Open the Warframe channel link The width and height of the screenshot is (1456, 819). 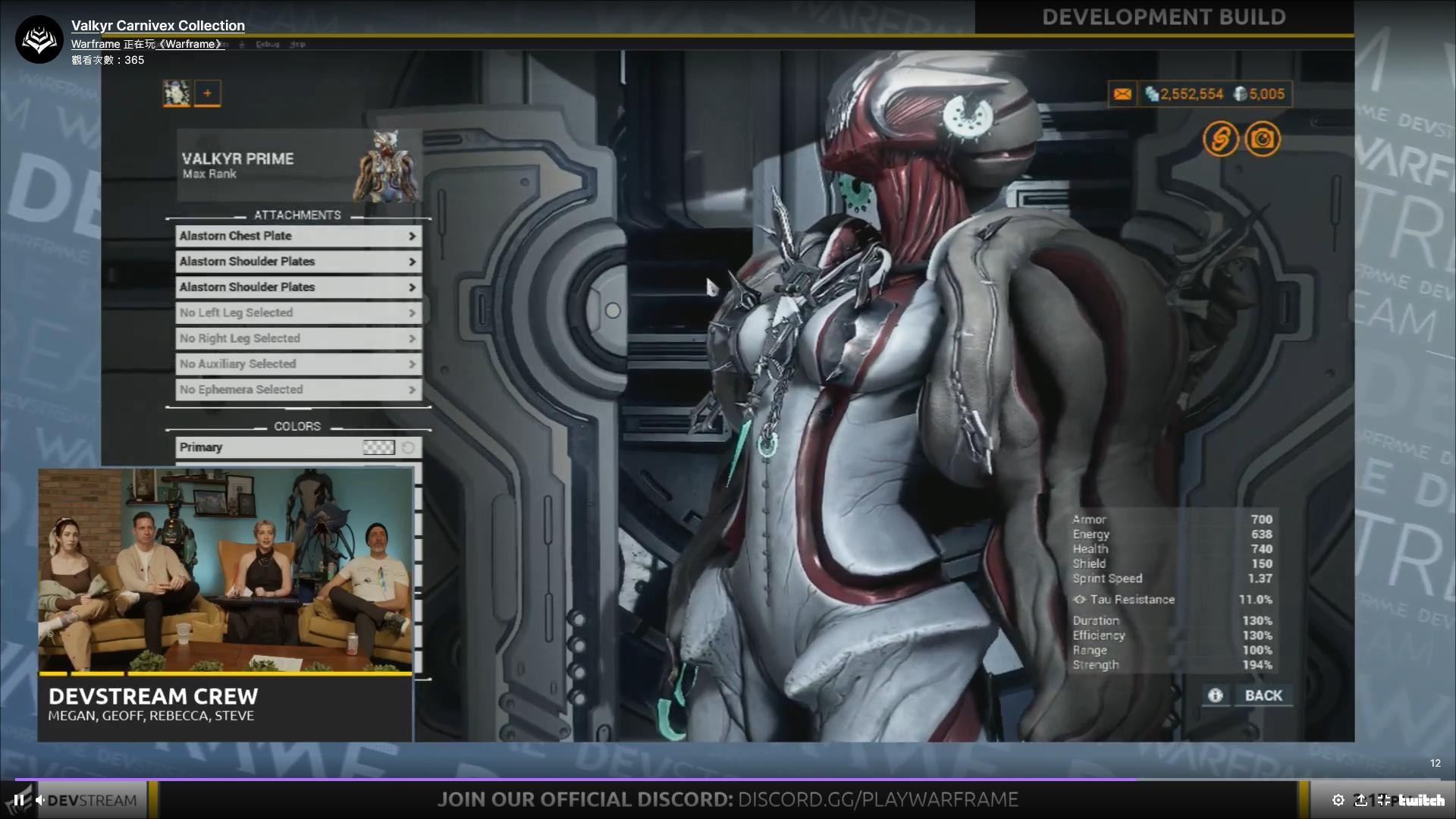click(x=95, y=44)
